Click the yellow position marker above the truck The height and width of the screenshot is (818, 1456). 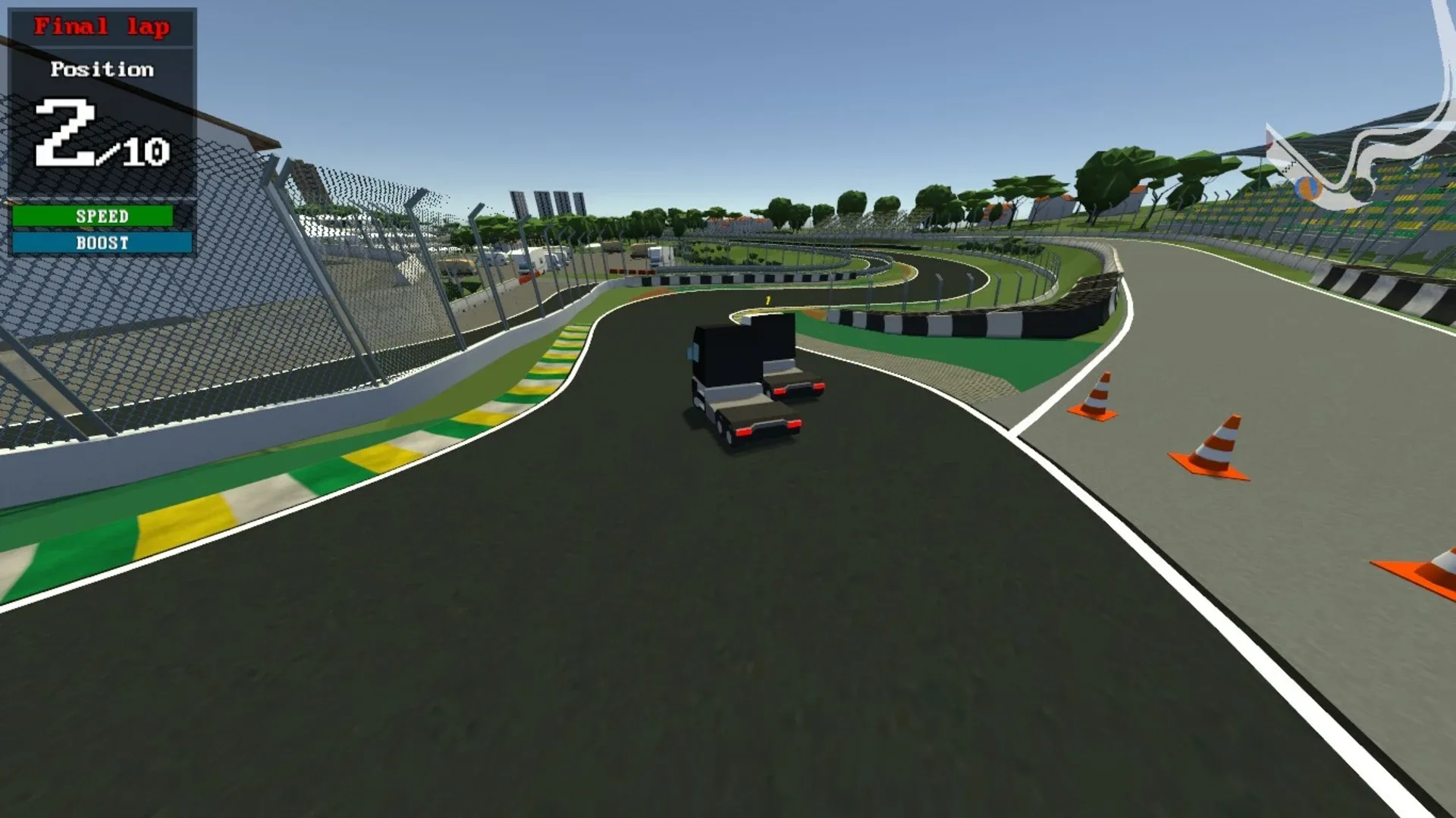coord(767,301)
